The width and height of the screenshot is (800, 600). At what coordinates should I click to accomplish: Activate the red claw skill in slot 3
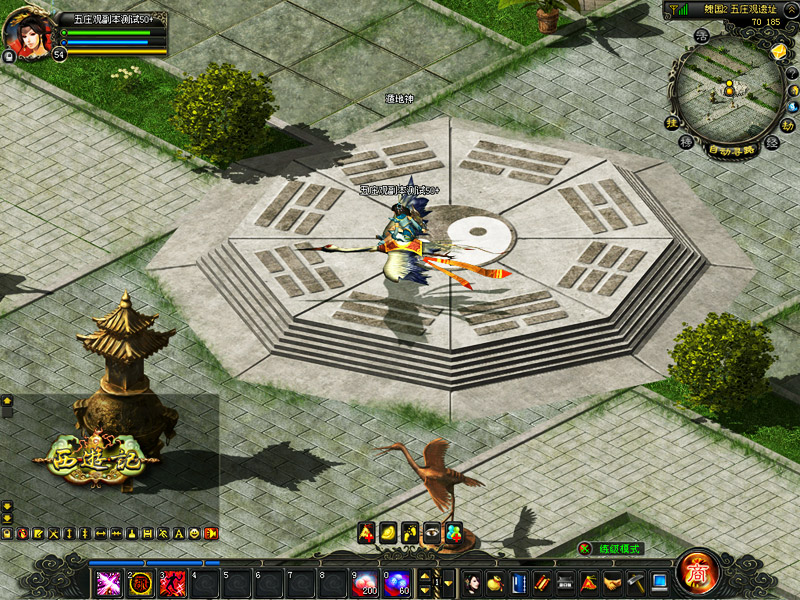pyautogui.click(x=173, y=582)
